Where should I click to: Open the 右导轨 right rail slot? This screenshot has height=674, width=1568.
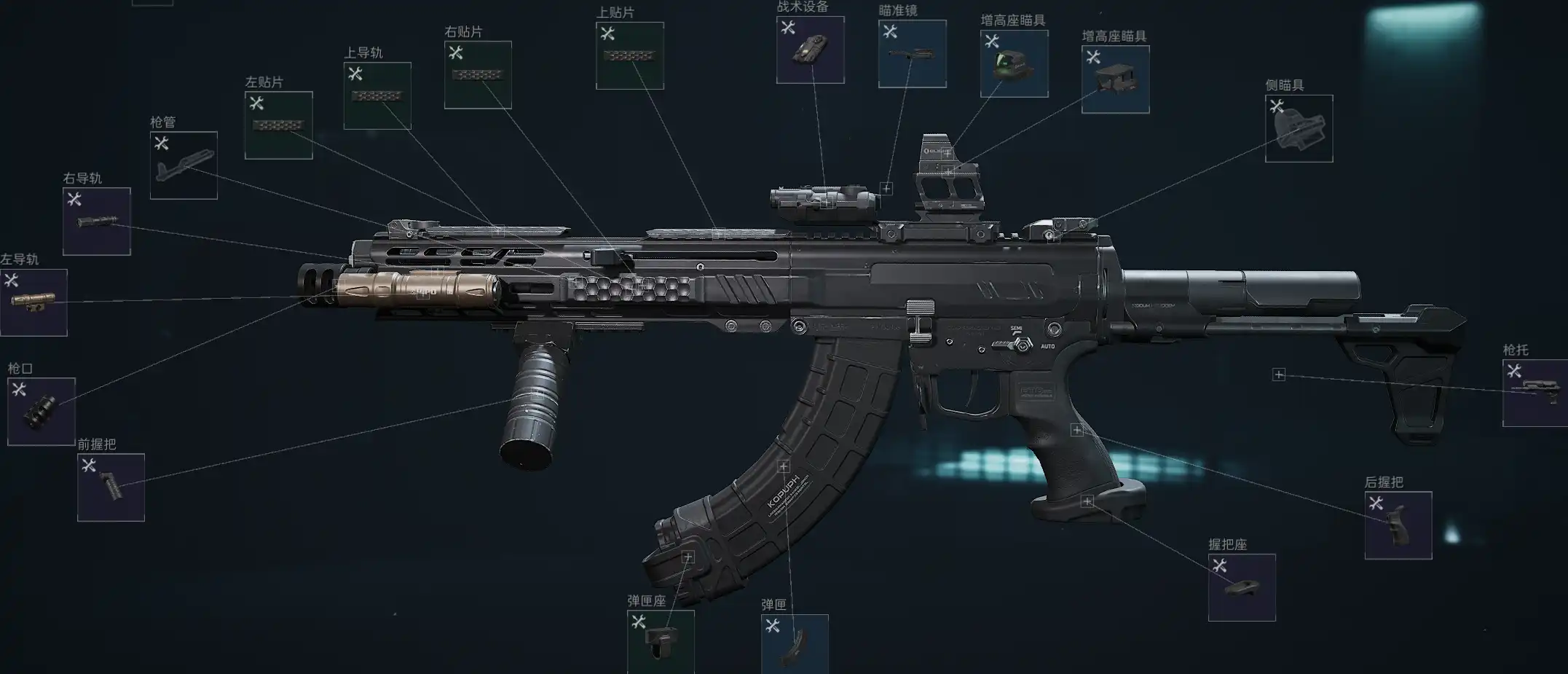[x=97, y=222]
